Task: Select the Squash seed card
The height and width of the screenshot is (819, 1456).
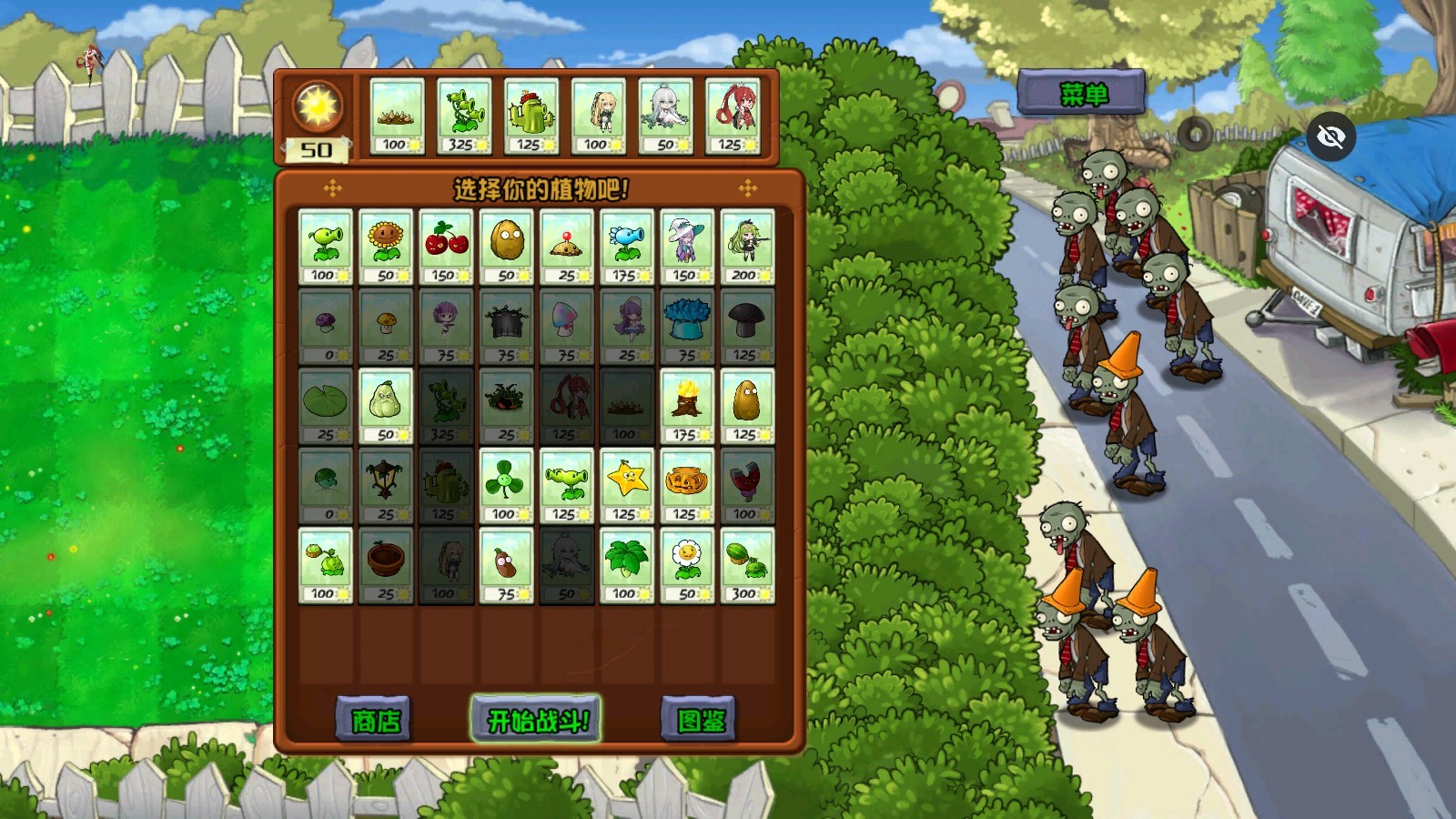Action: click(x=386, y=406)
